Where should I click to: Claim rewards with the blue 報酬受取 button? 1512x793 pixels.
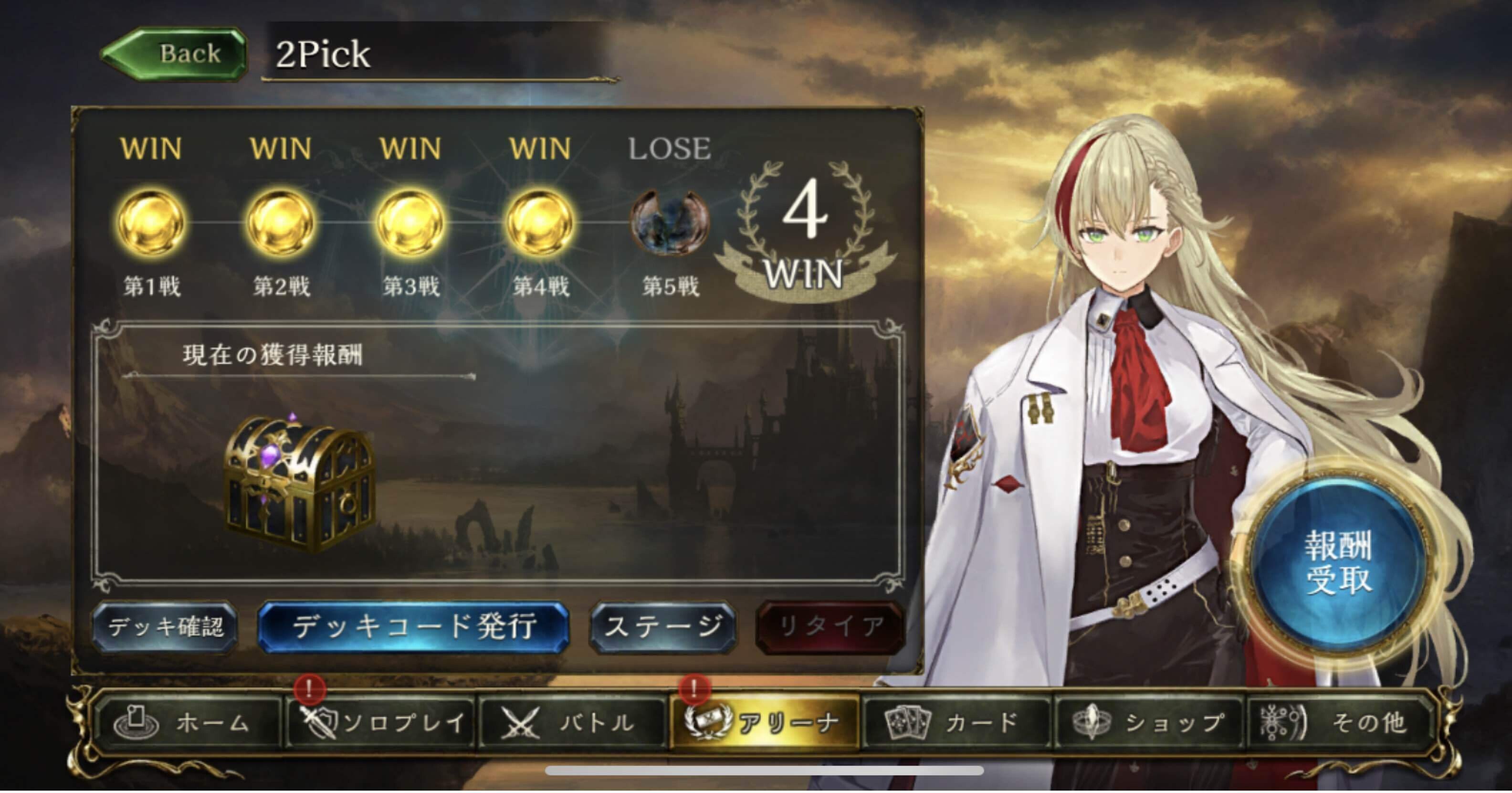1338,562
